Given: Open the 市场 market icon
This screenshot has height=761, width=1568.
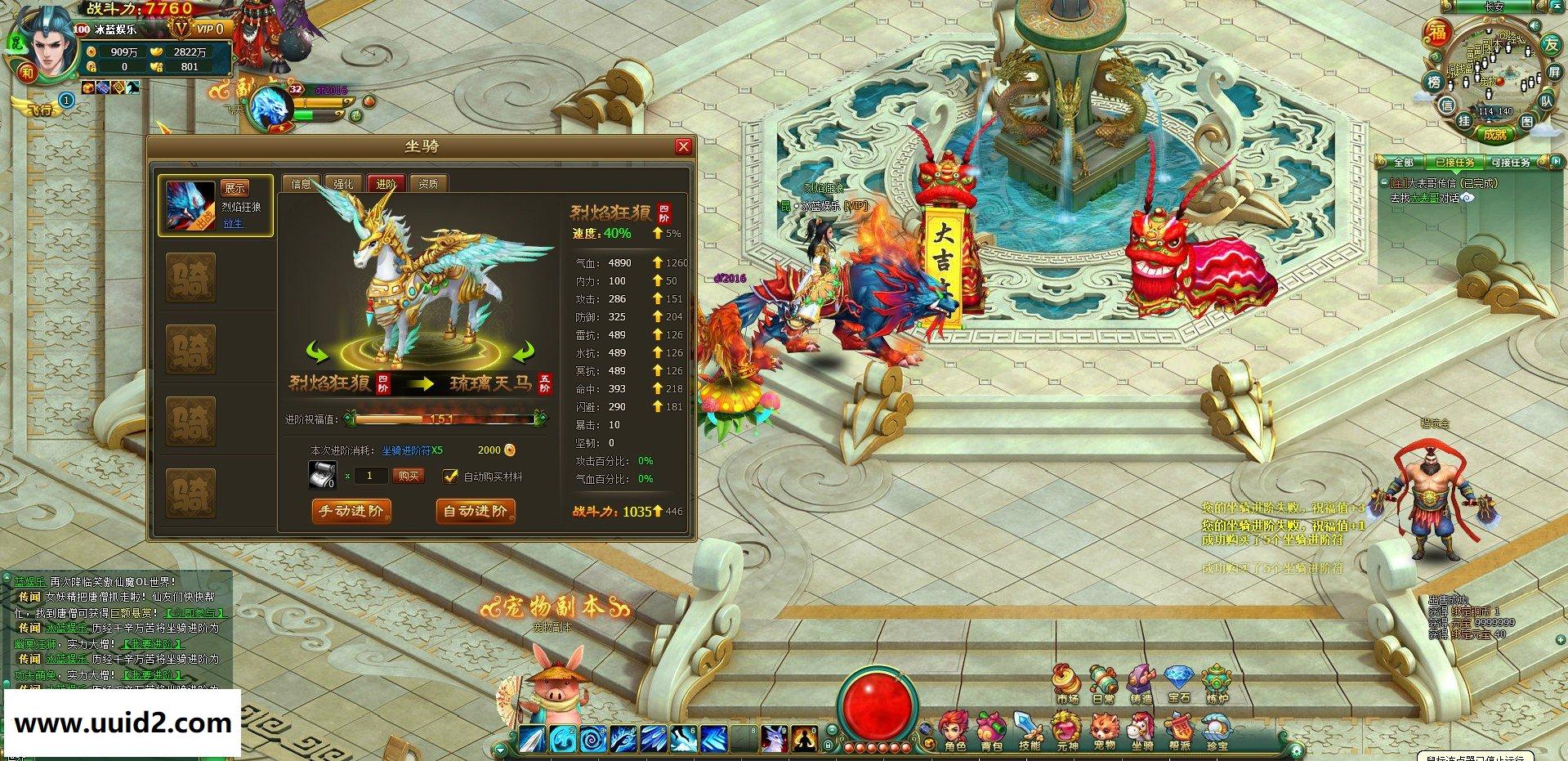Looking at the screenshot, I should click(1066, 684).
